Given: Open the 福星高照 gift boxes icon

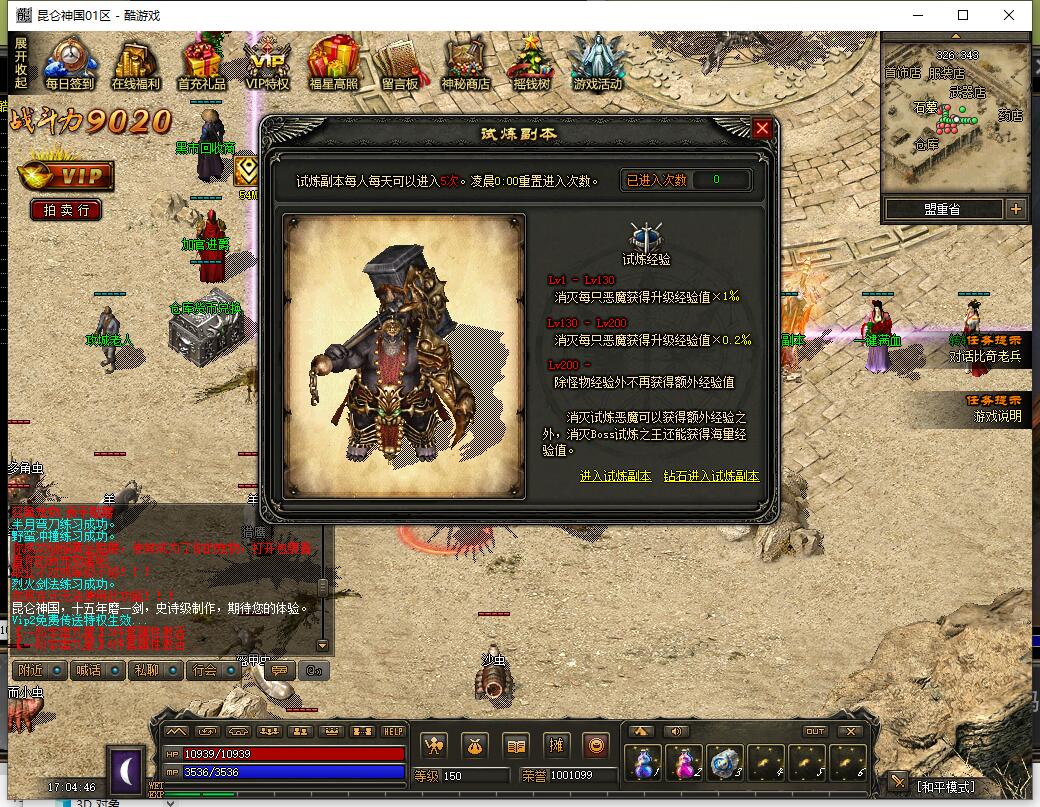Looking at the screenshot, I should (x=334, y=65).
